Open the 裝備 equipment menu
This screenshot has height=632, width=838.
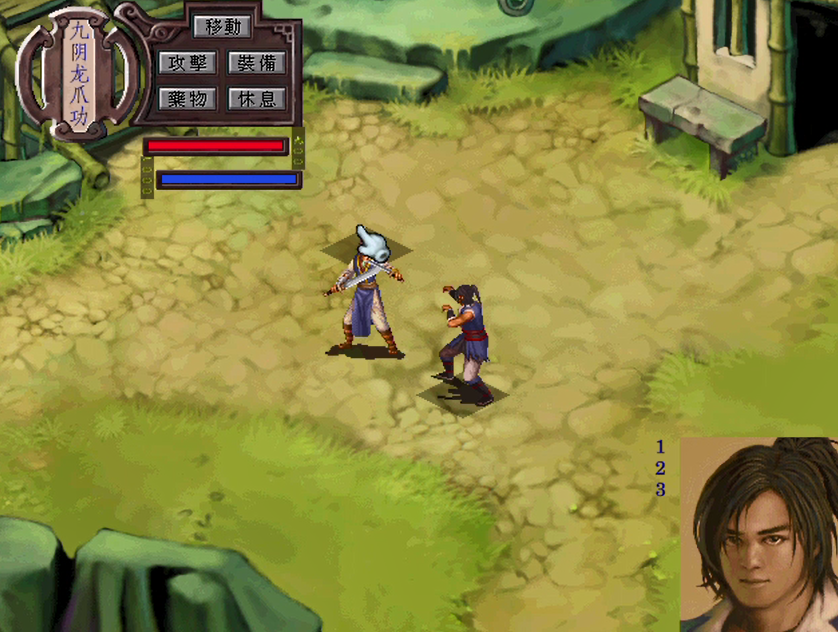[257, 63]
